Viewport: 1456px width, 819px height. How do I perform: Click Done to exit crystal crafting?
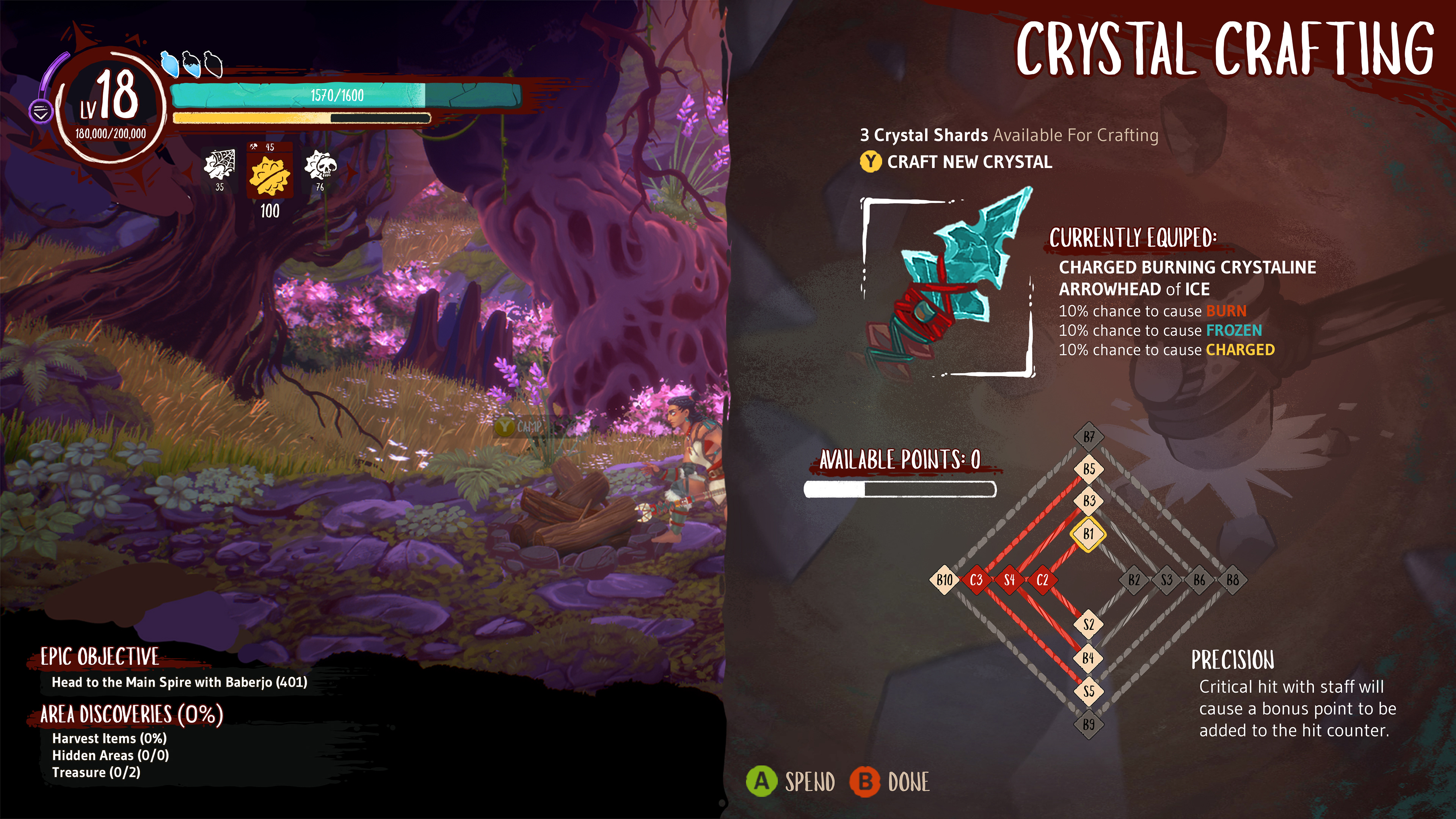point(890,782)
